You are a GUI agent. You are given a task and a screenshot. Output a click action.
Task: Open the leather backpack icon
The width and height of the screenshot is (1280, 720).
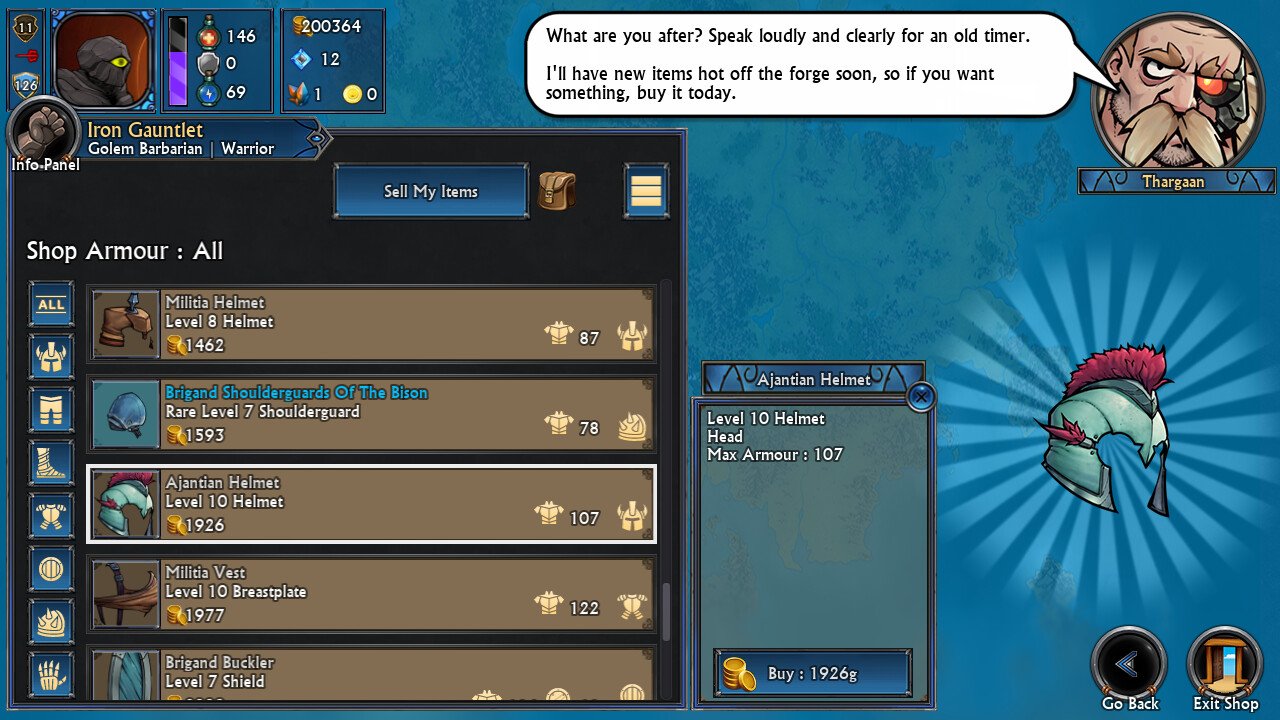coord(557,190)
